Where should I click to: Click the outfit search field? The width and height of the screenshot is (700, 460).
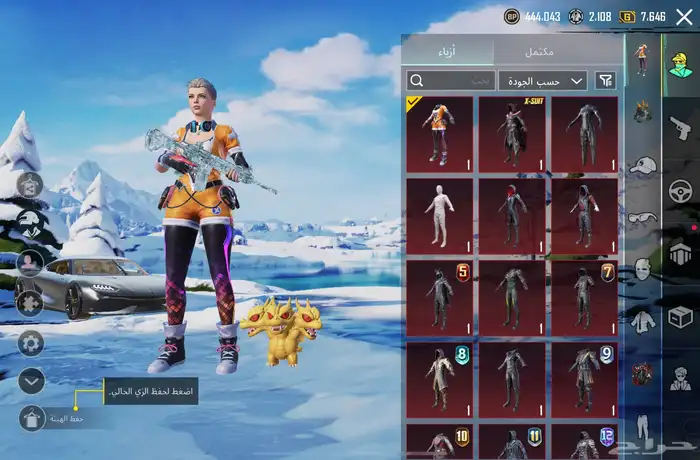pos(450,80)
